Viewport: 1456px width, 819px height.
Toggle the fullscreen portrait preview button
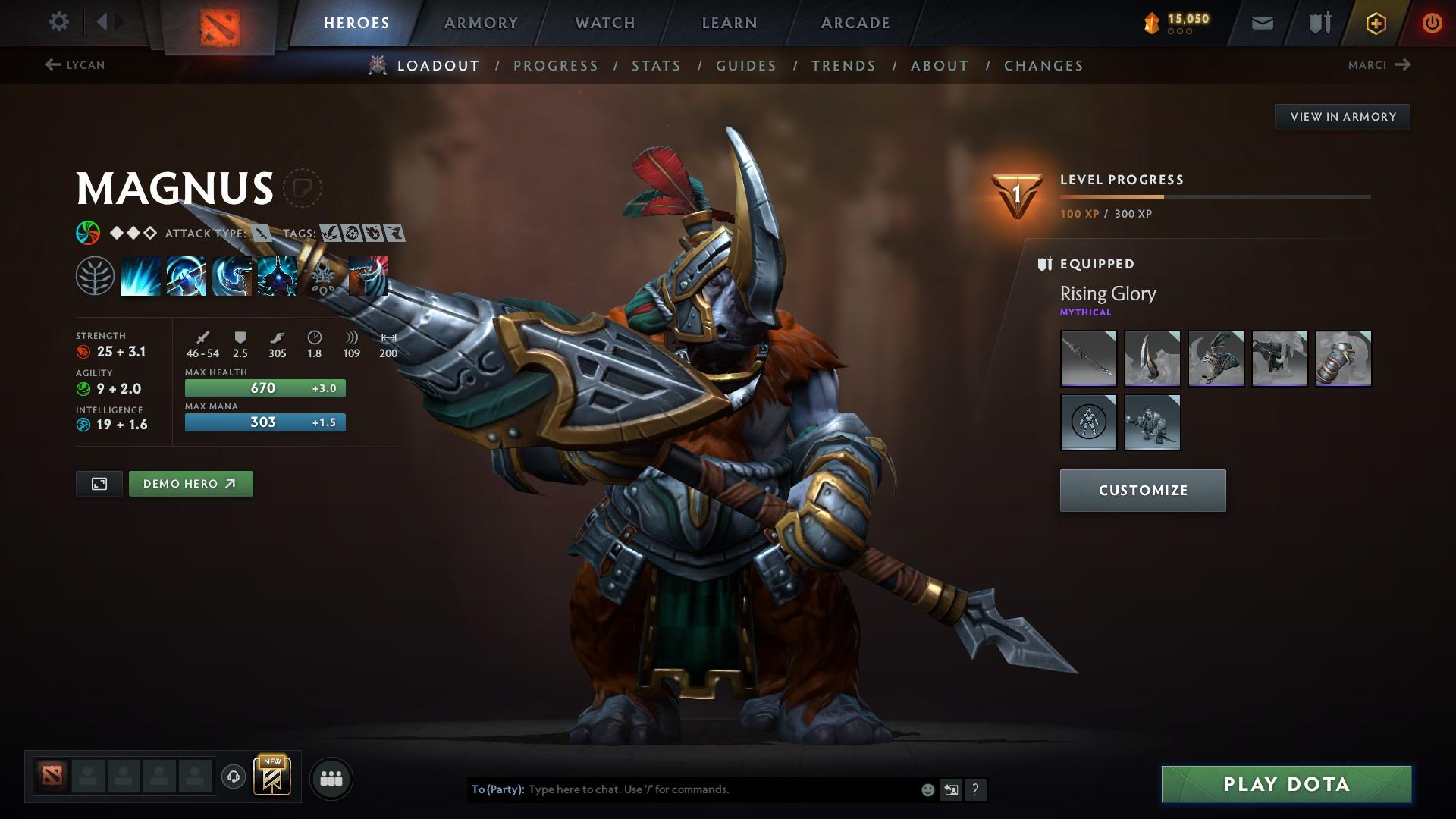[x=99, y=483]
